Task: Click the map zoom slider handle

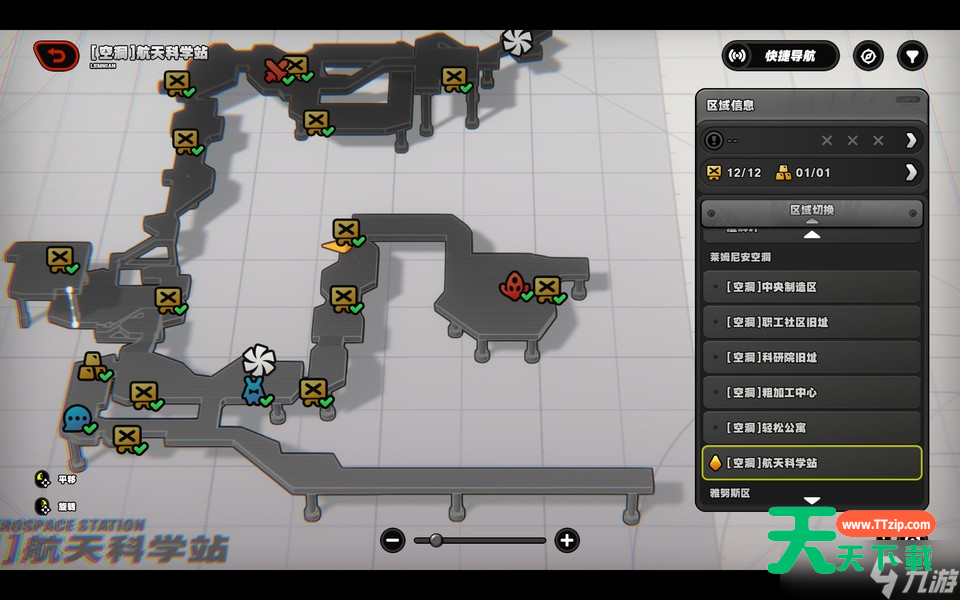Action: click(x=435, y=541)
